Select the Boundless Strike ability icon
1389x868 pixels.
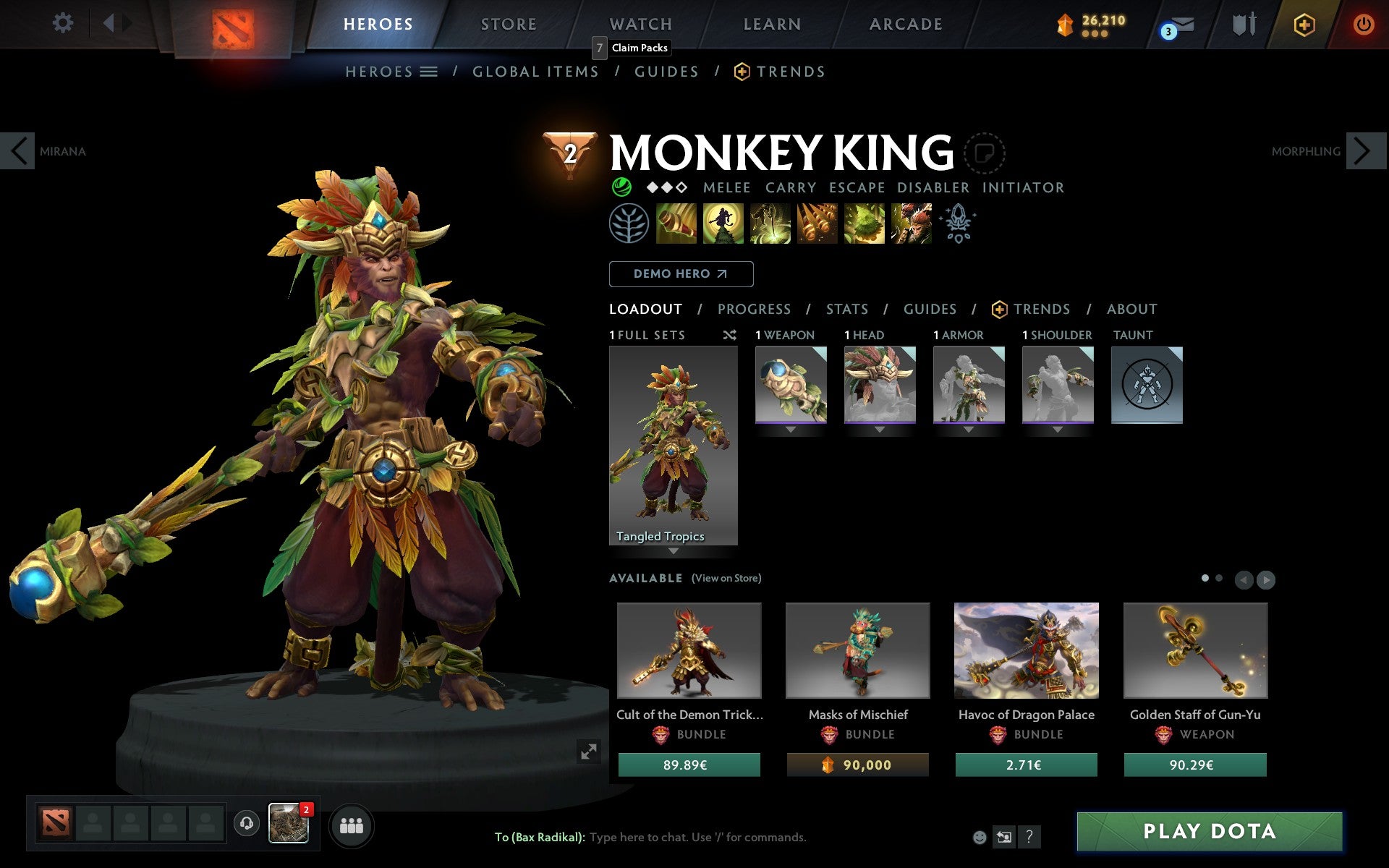coord(676,224)
